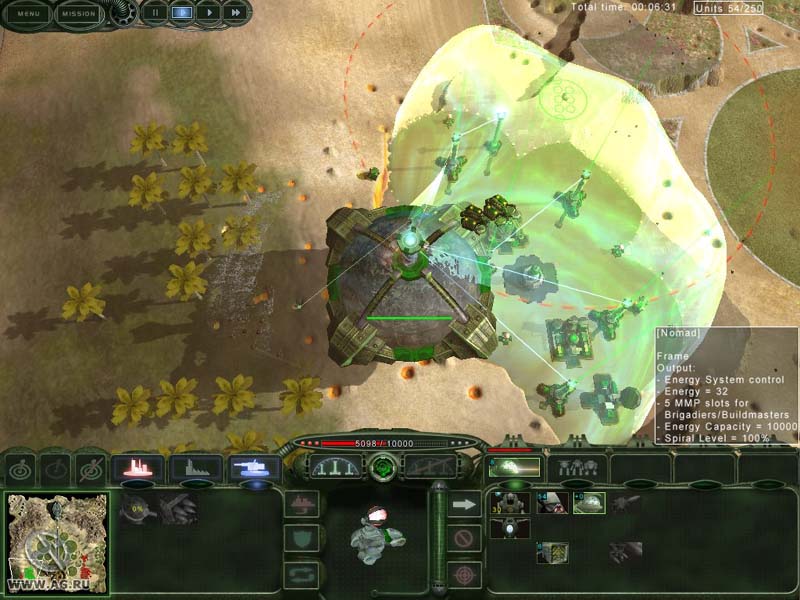
Task: Click the stop command button
Action: (x=463, y=539)
